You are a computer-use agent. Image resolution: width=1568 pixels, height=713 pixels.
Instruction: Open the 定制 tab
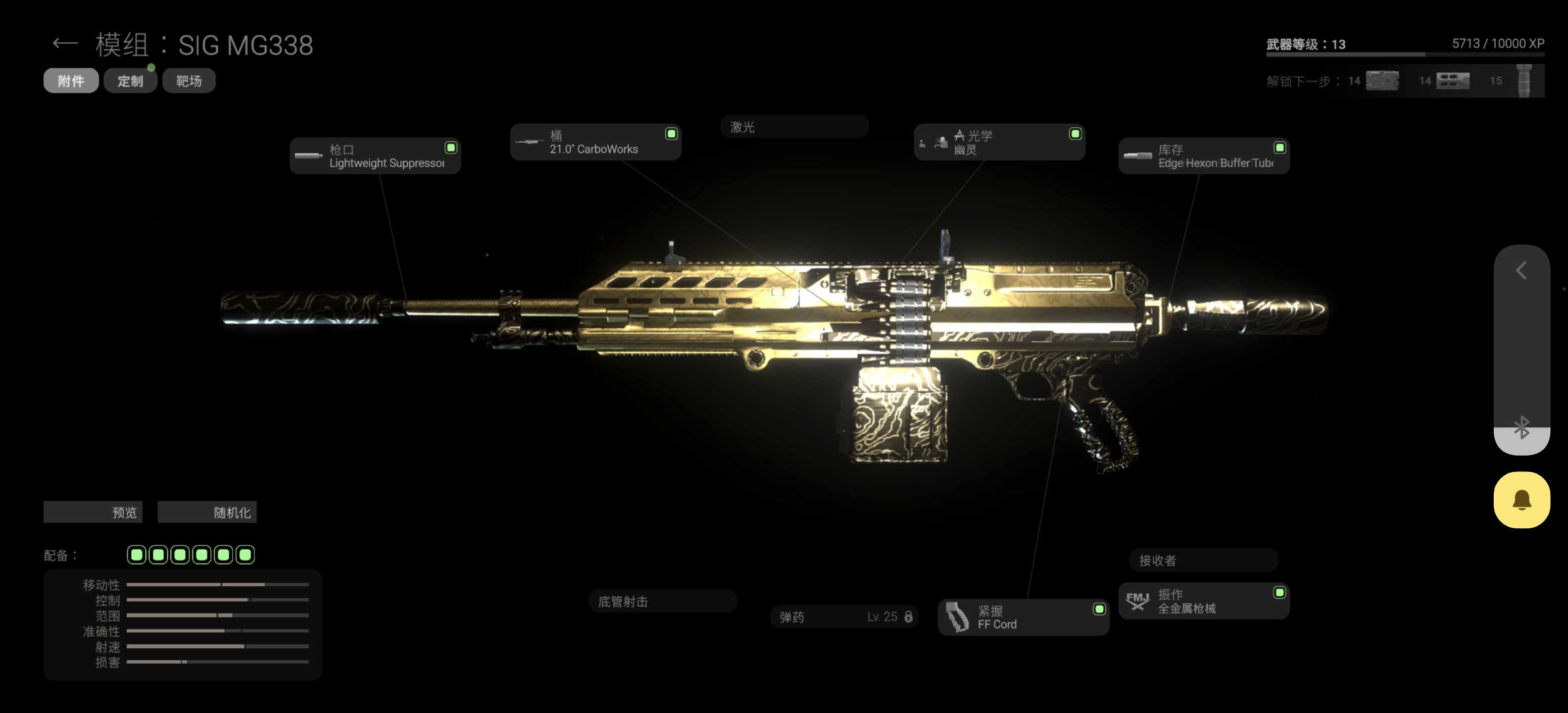click(130, 81)
